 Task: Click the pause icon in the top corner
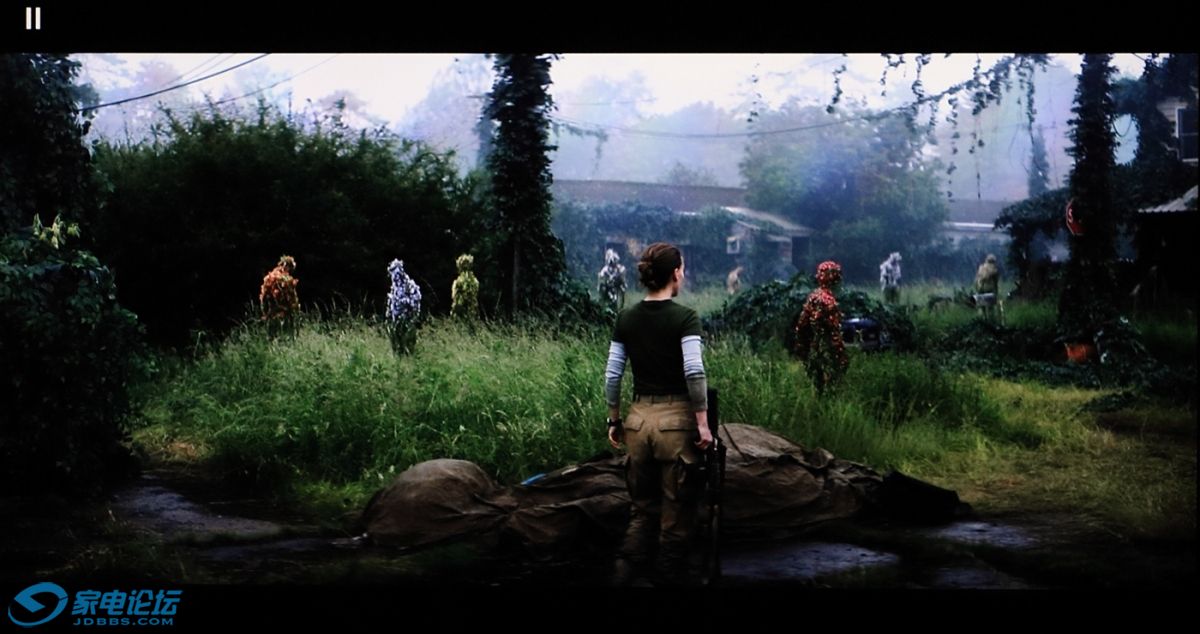click(33, 18)
